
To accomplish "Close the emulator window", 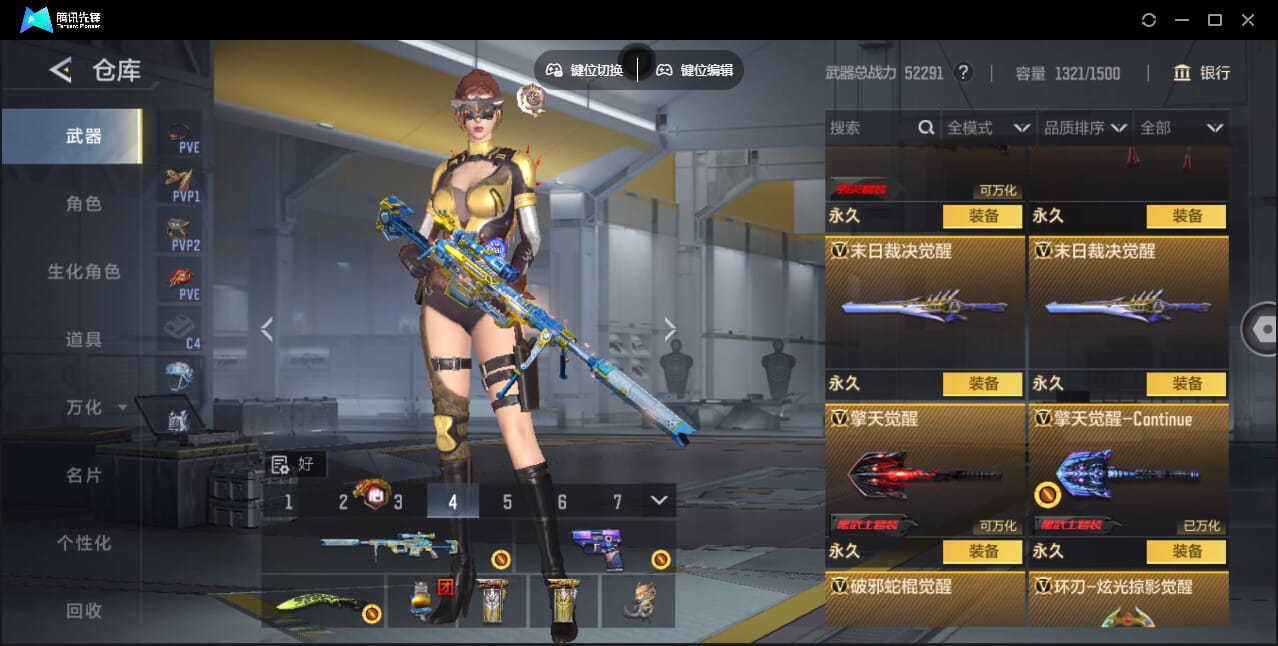I will pos(1248,20).
